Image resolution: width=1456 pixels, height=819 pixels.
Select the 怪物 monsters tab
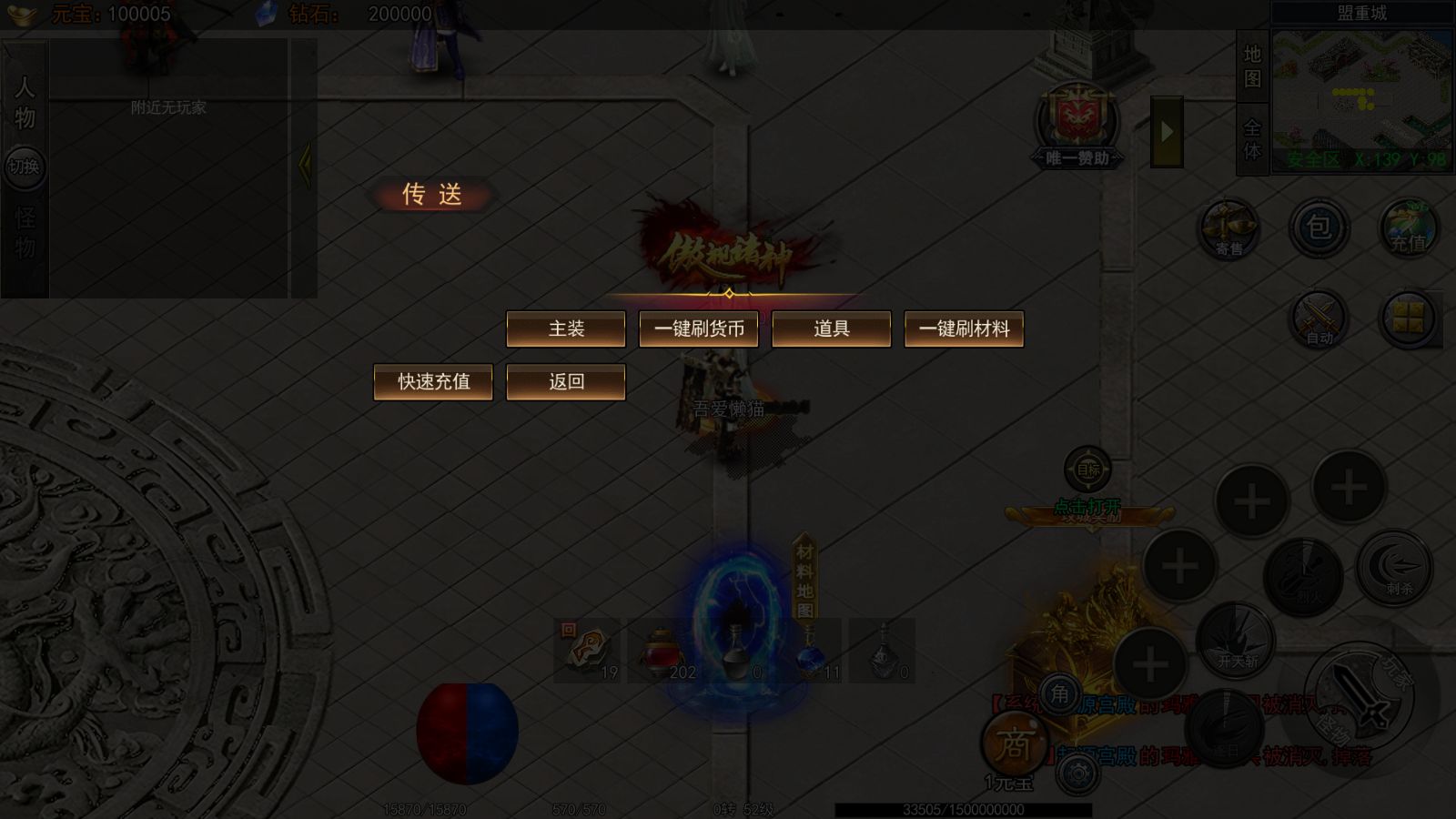pos(25,232)
